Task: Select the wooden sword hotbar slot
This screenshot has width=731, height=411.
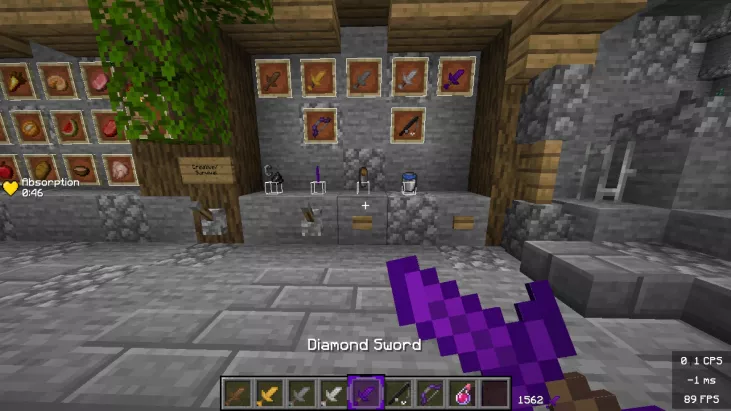Action: pyautogui.click(x=236, y=394)
